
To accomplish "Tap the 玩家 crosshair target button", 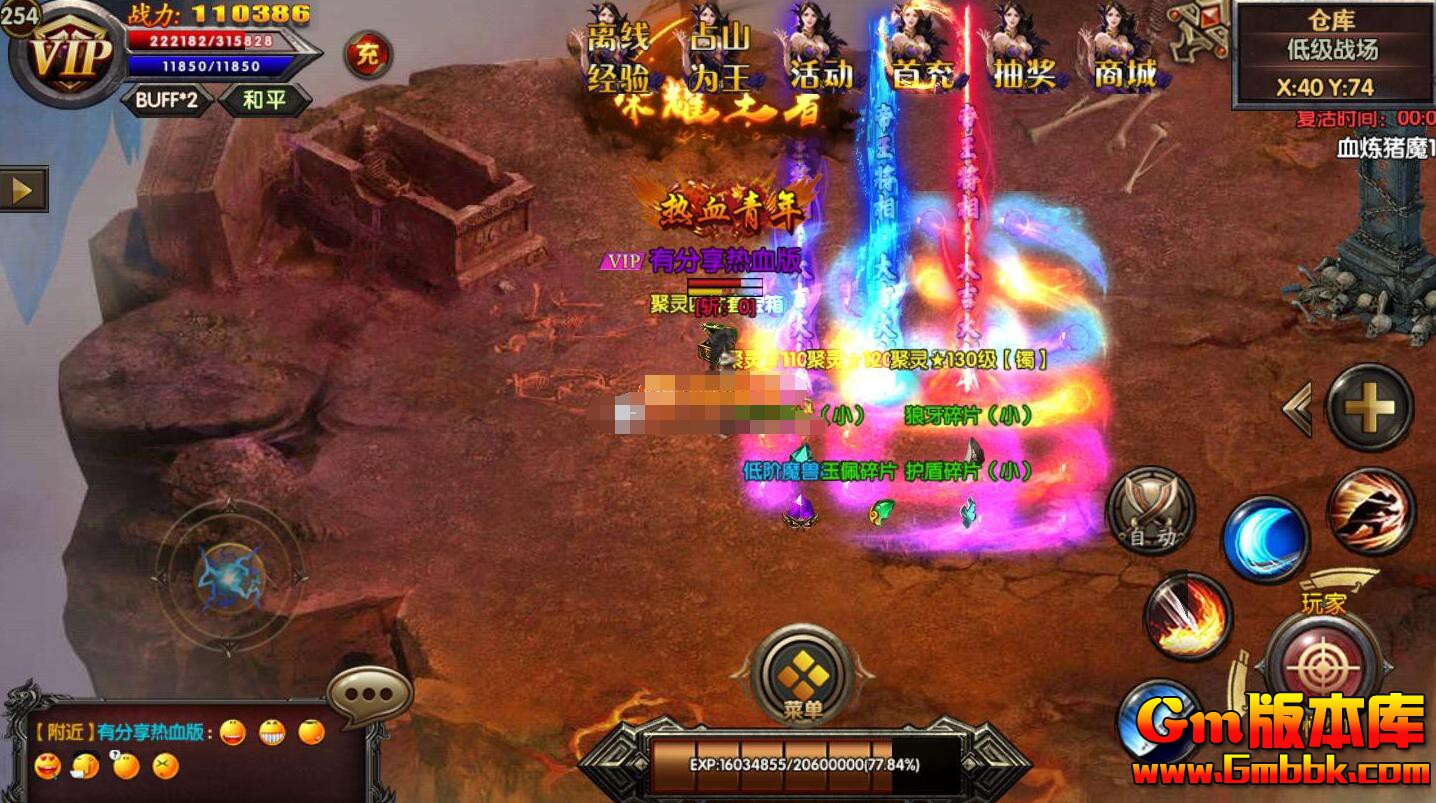I will [1324, 662].
